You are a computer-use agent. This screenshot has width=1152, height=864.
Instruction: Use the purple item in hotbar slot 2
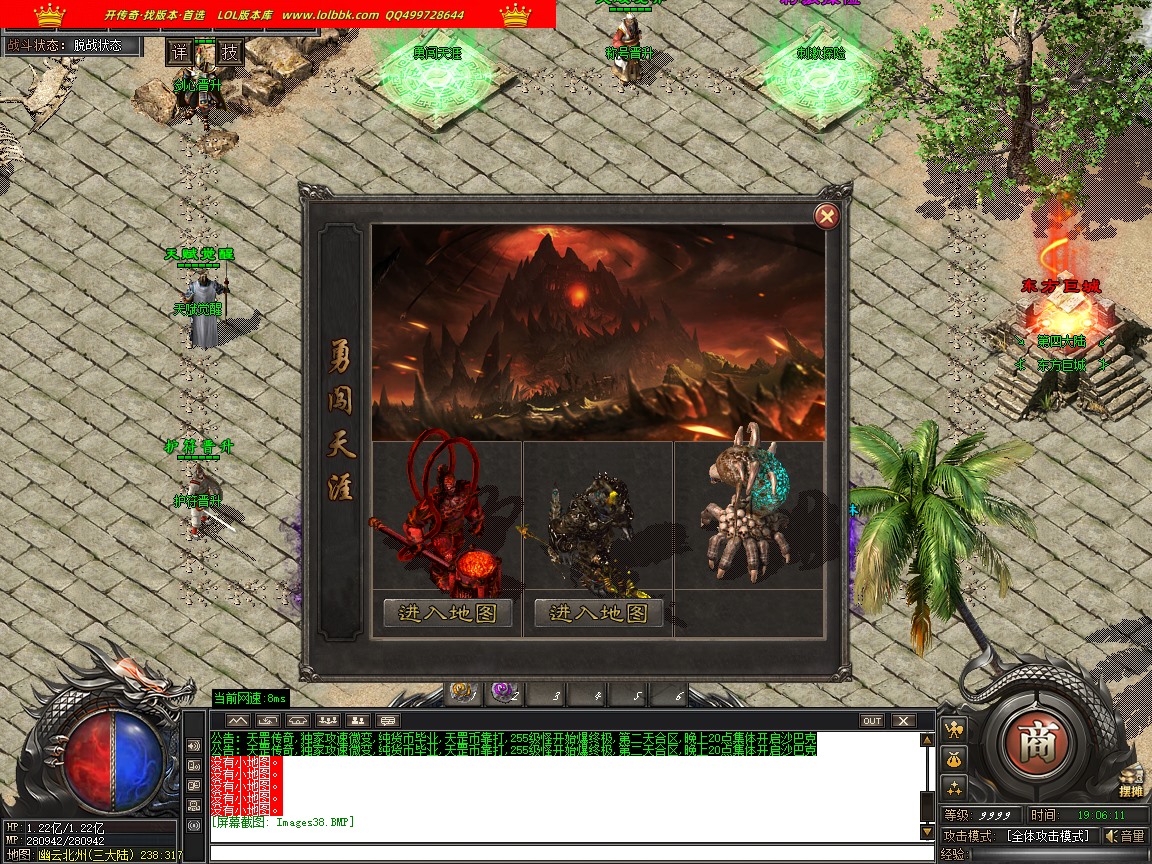coord(502,692)
